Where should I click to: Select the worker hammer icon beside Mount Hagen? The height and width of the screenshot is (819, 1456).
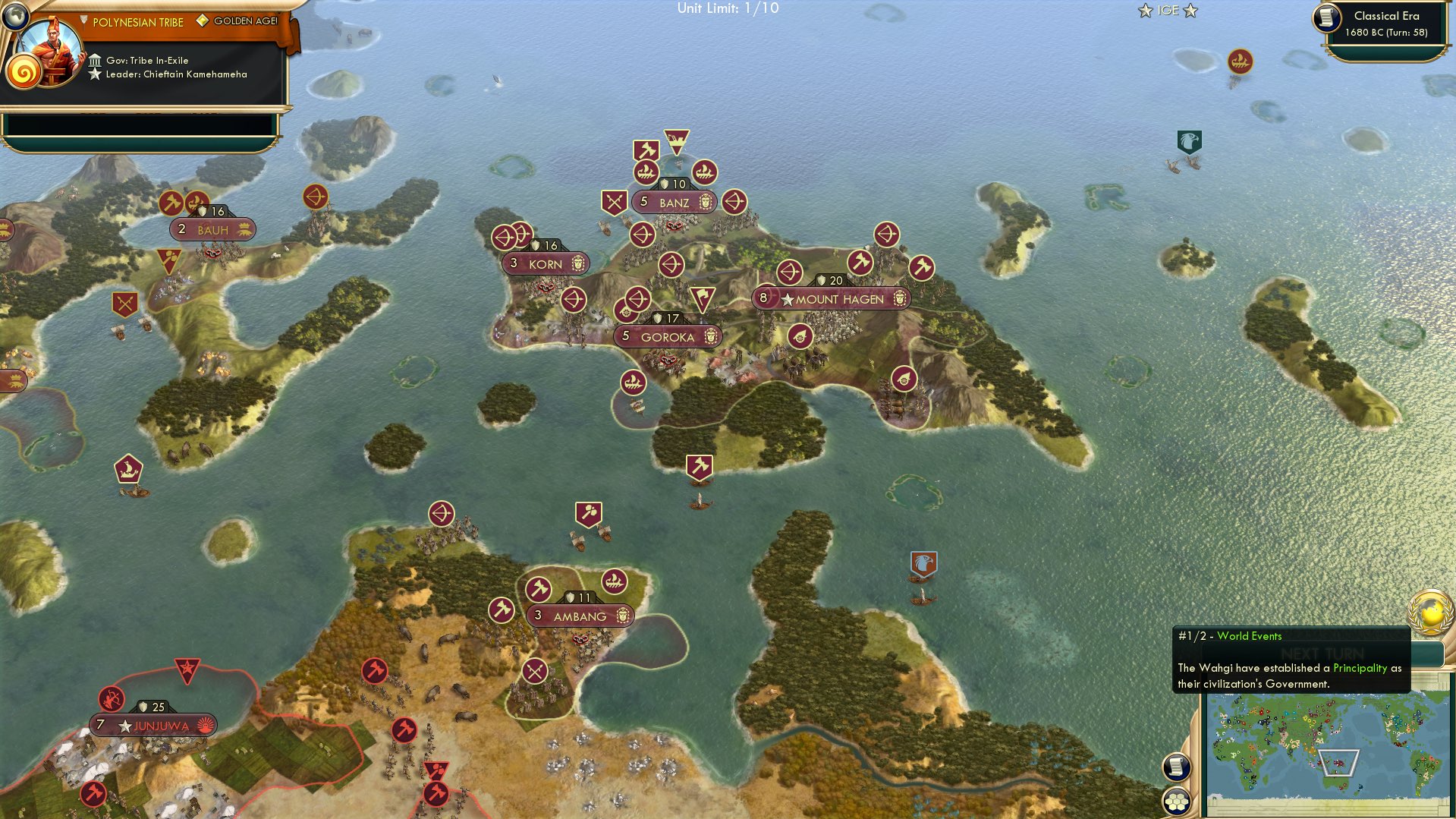click(861, 262)
